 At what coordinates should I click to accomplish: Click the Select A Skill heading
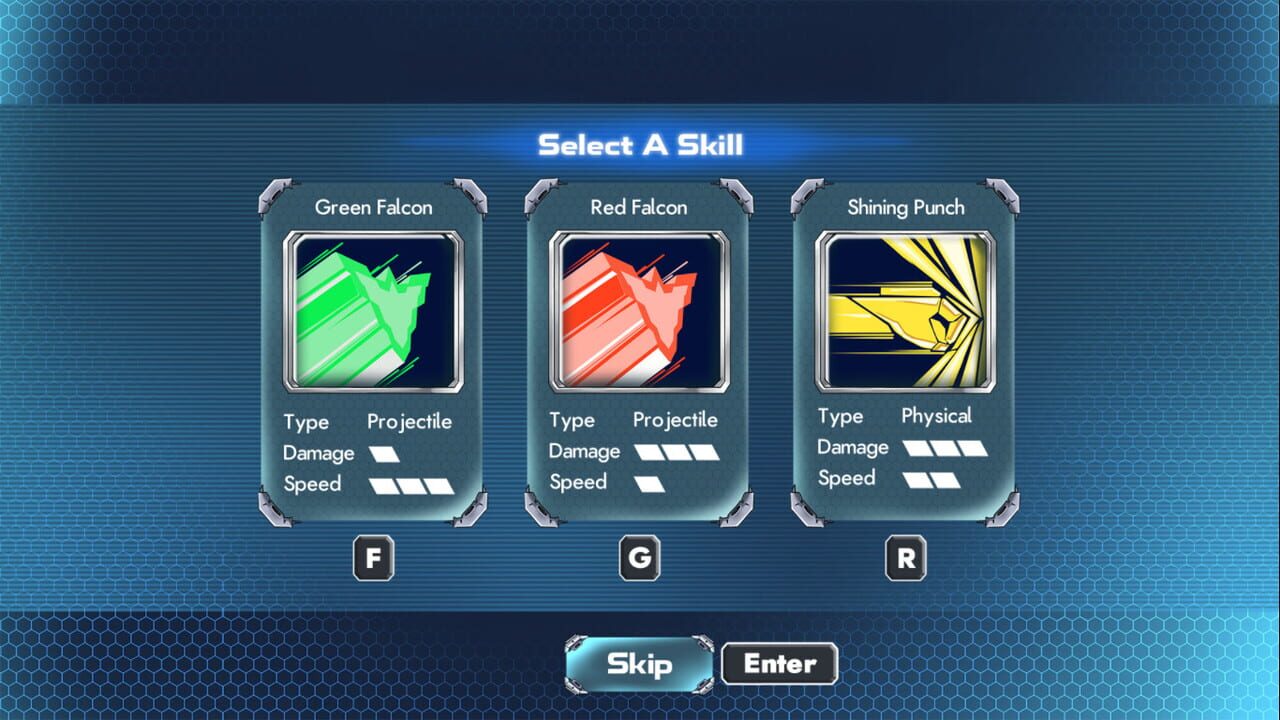pyautogui.click(x=640, y=144)
